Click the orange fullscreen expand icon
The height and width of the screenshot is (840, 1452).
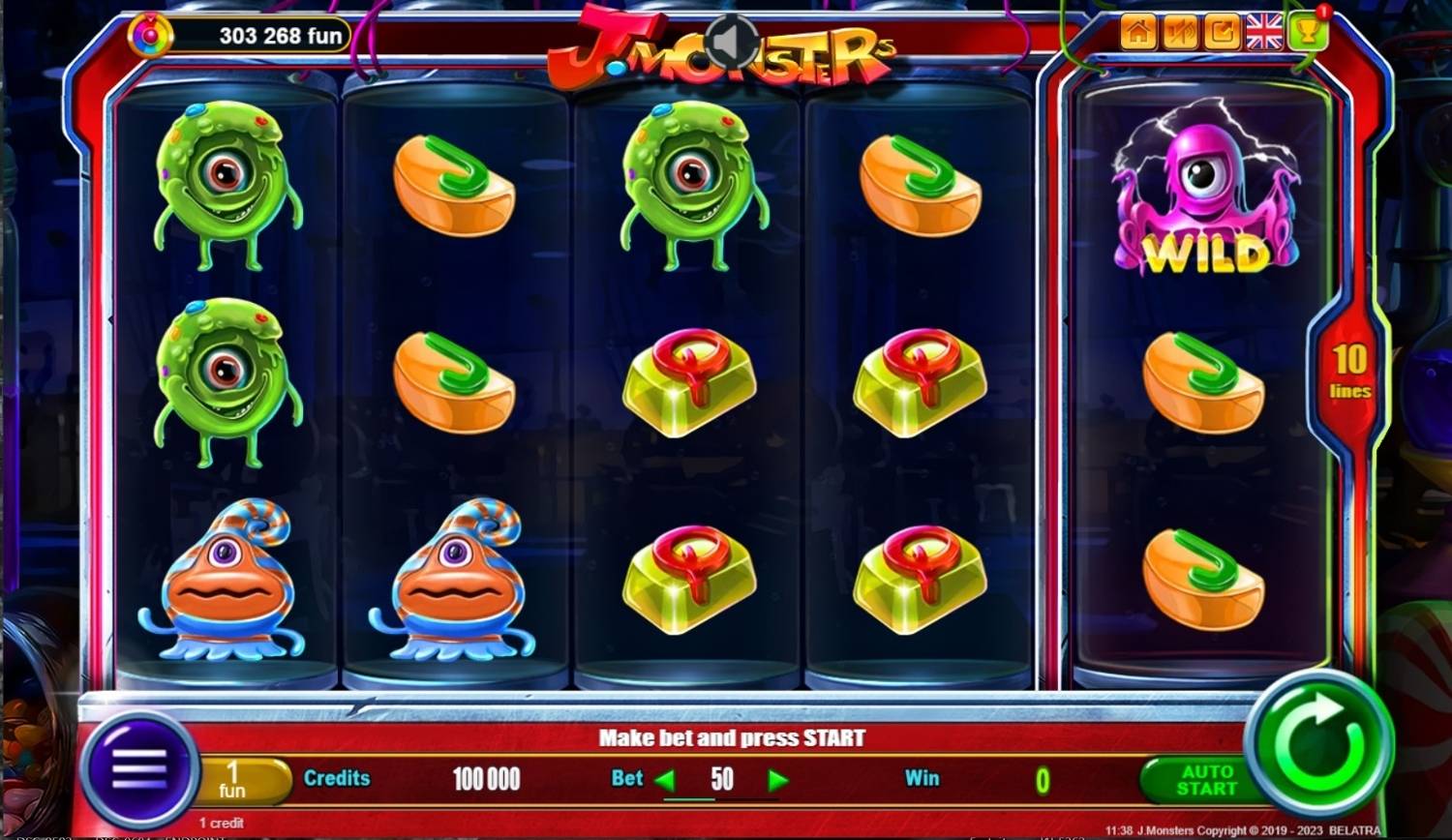point(1222,33)
